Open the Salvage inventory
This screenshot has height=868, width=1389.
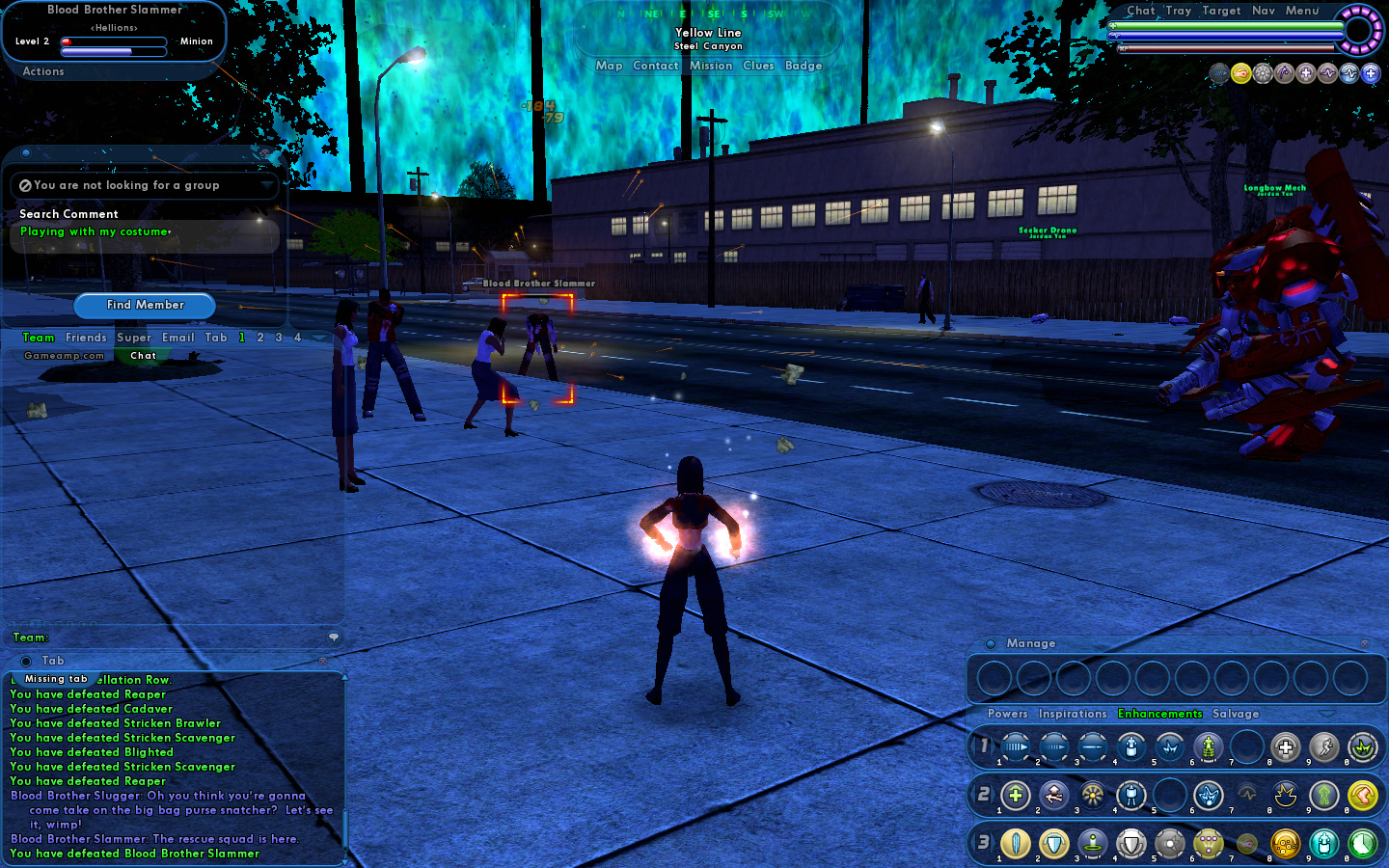1236,714
